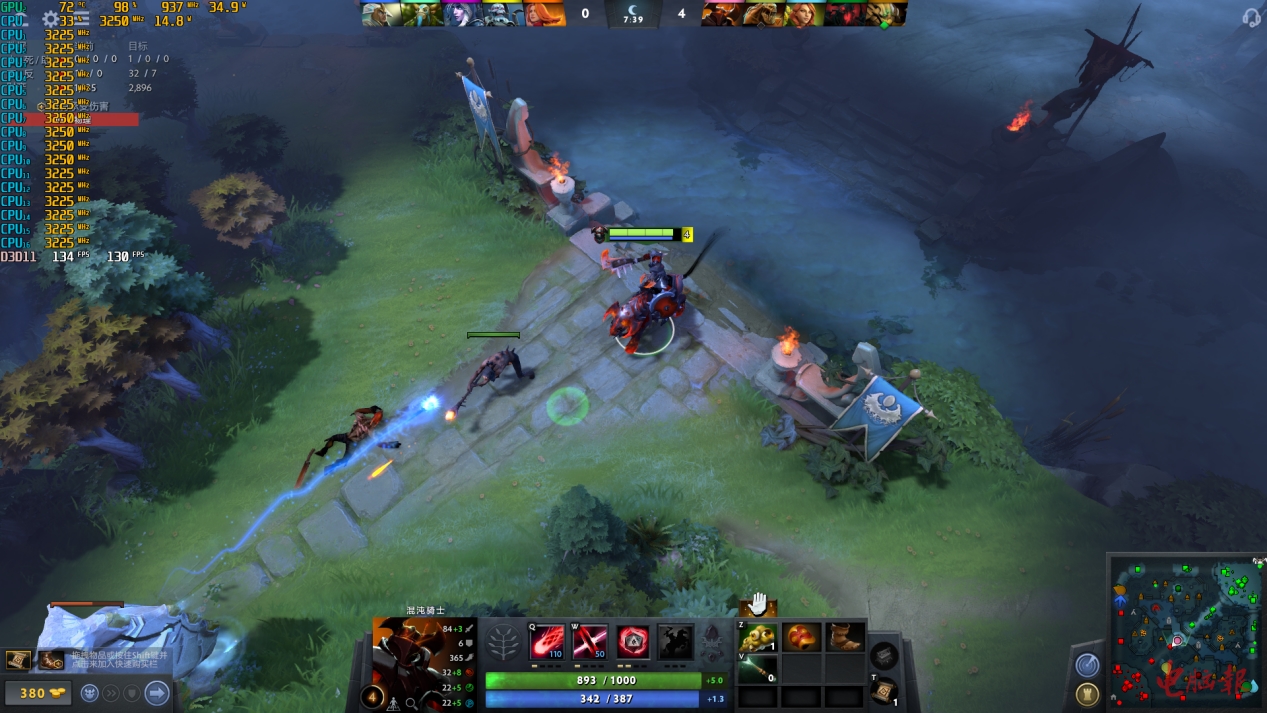Viewport: 1267px width, 713px height.
Task: Cast the Reality Rift ability
Action: point(590,640)
